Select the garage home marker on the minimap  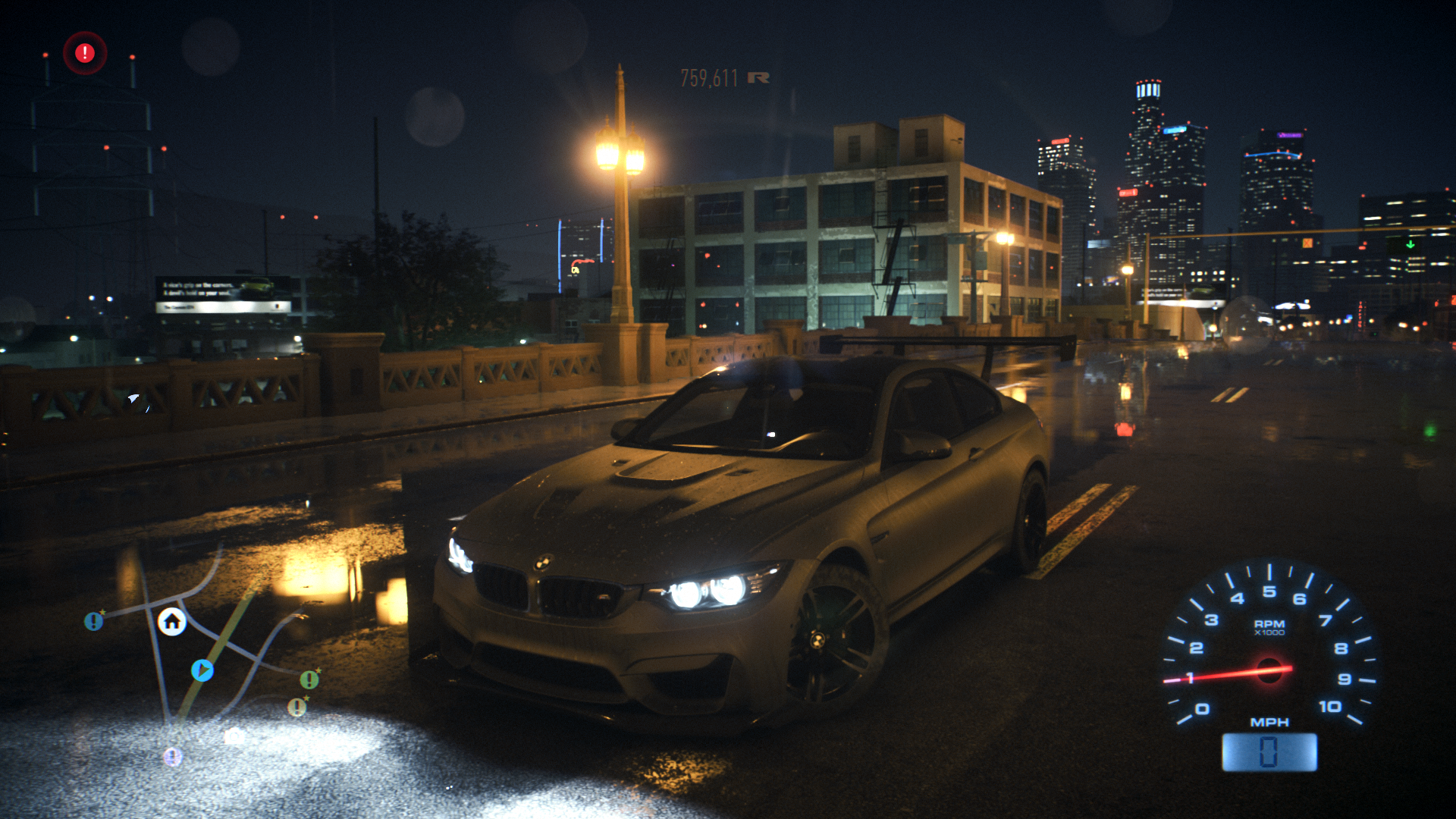tap(172, 622)
